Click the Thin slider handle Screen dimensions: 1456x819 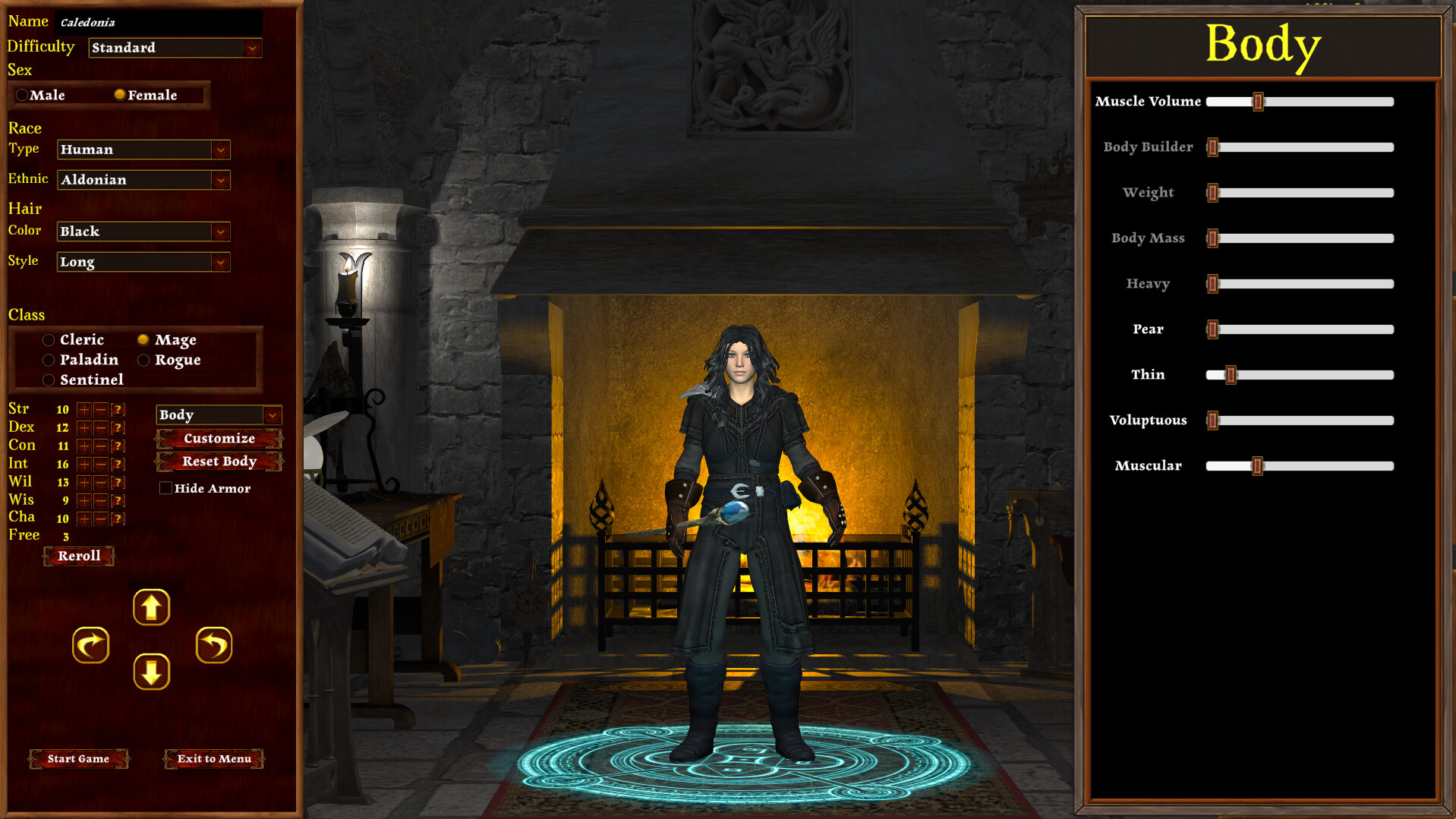pyautogui.click(x=1231, y=375)
